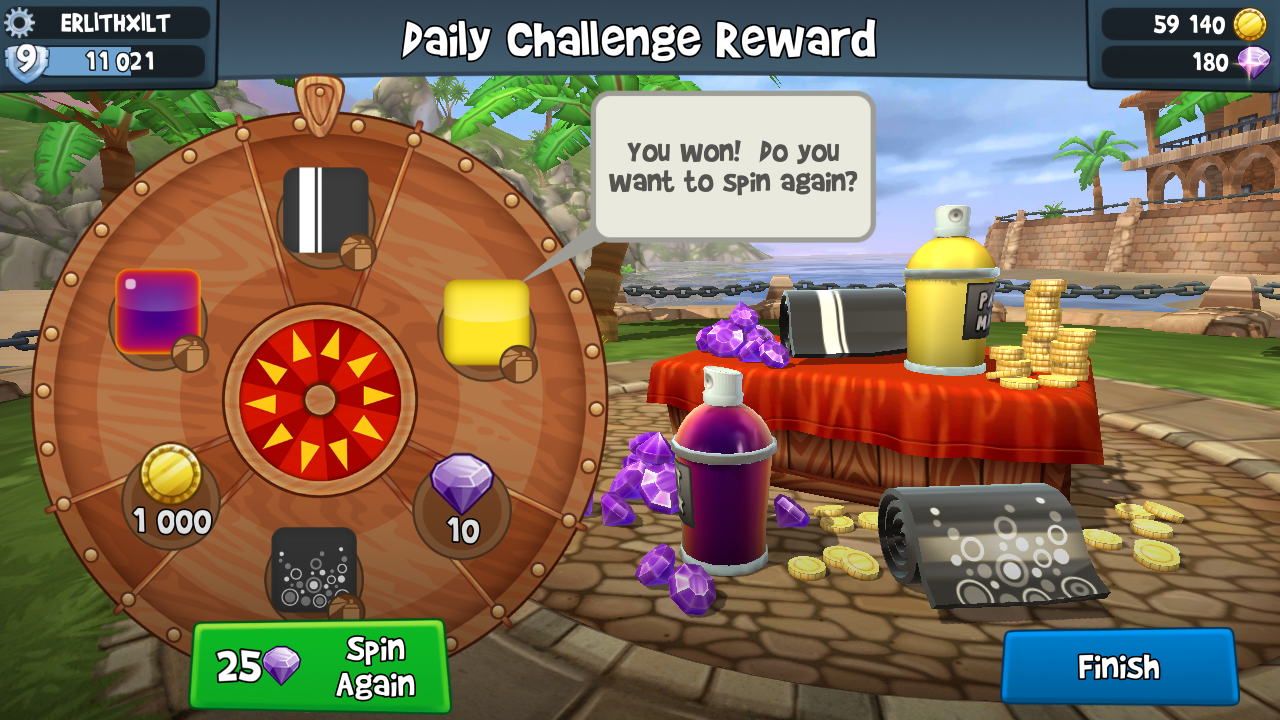Image resolution: width=1280 pixels, height=720 pixels.
Task: Click the gold coin balance counter
Action: tap(1187, 24)
